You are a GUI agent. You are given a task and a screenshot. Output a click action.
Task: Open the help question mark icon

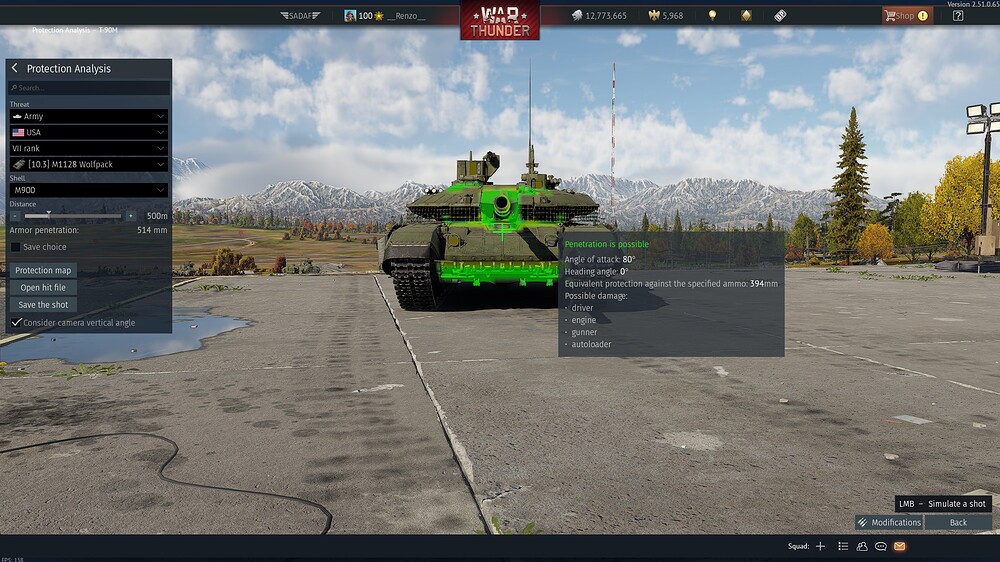click(958, 16)
